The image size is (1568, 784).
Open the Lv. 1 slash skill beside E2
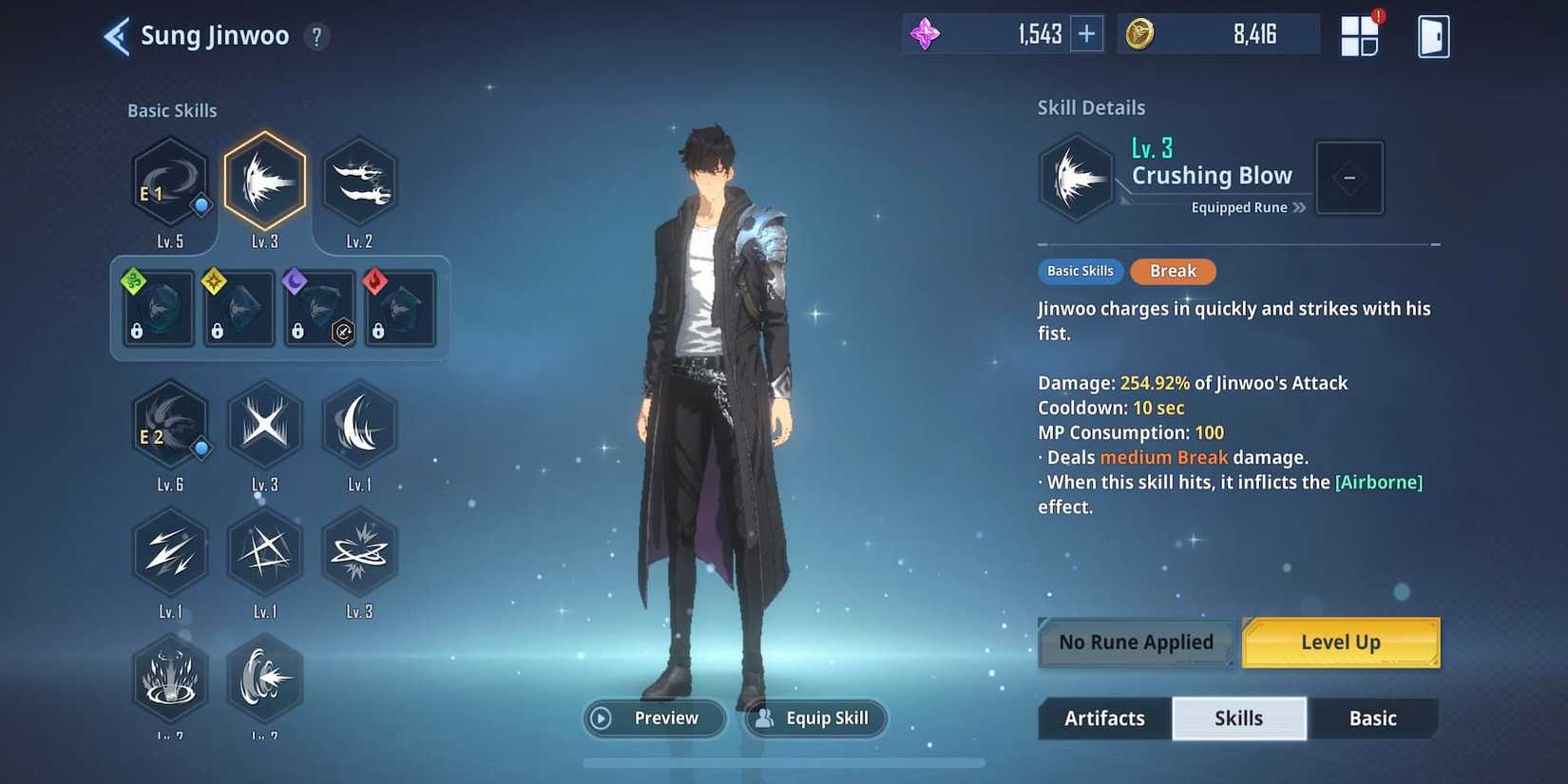359,425
